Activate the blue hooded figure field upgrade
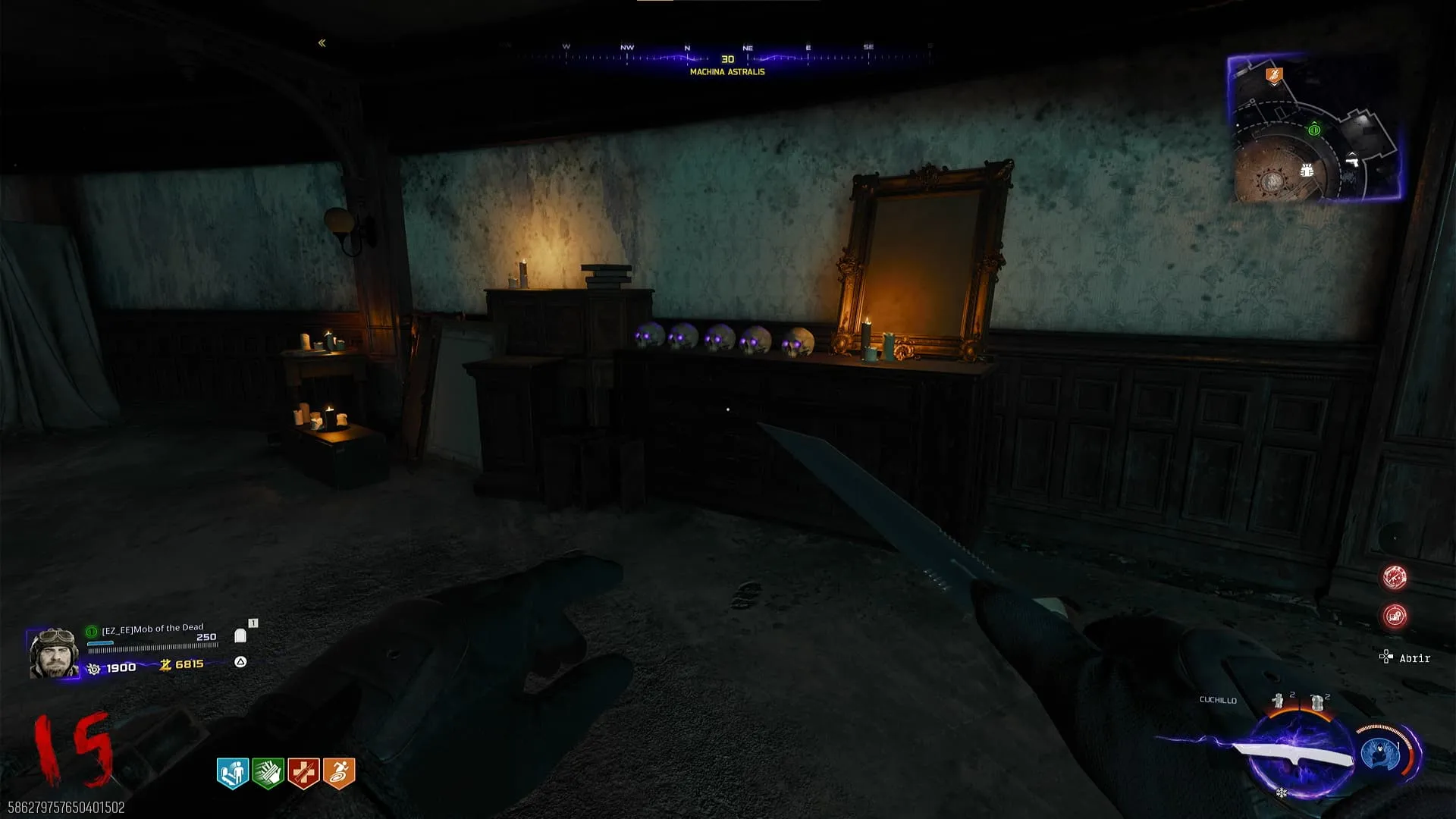The height and width of the screenshot is (819, 1456). pos(1381,754)
